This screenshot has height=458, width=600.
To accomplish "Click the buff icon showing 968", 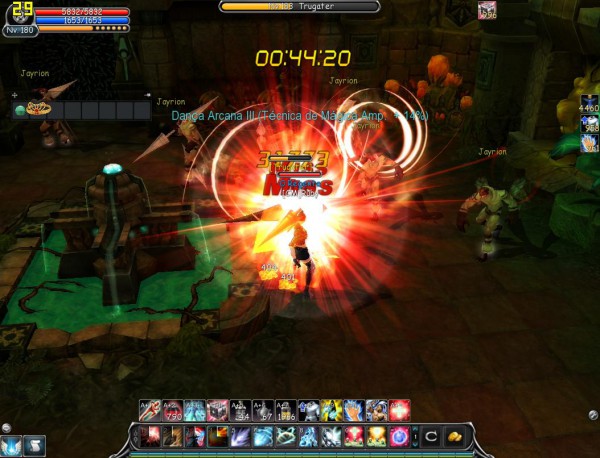I will point(589,124).
